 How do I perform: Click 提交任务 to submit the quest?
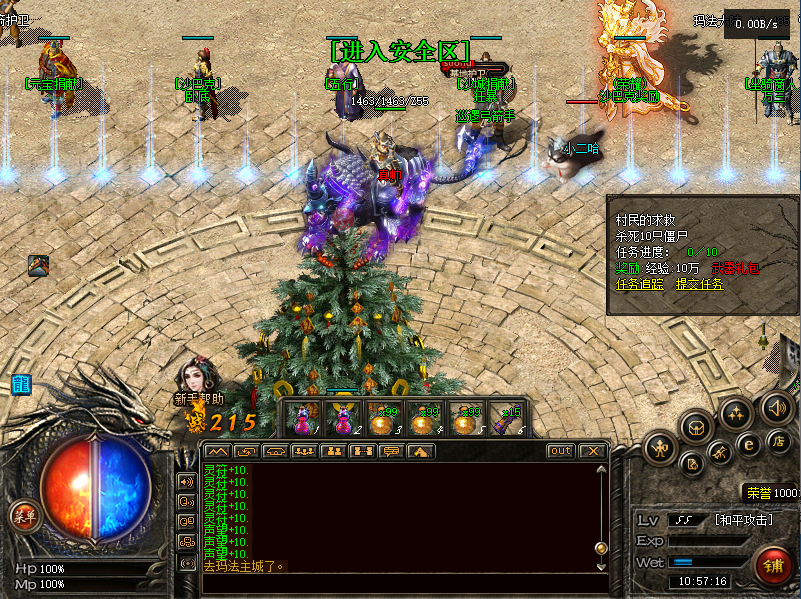tap(699, 284)
